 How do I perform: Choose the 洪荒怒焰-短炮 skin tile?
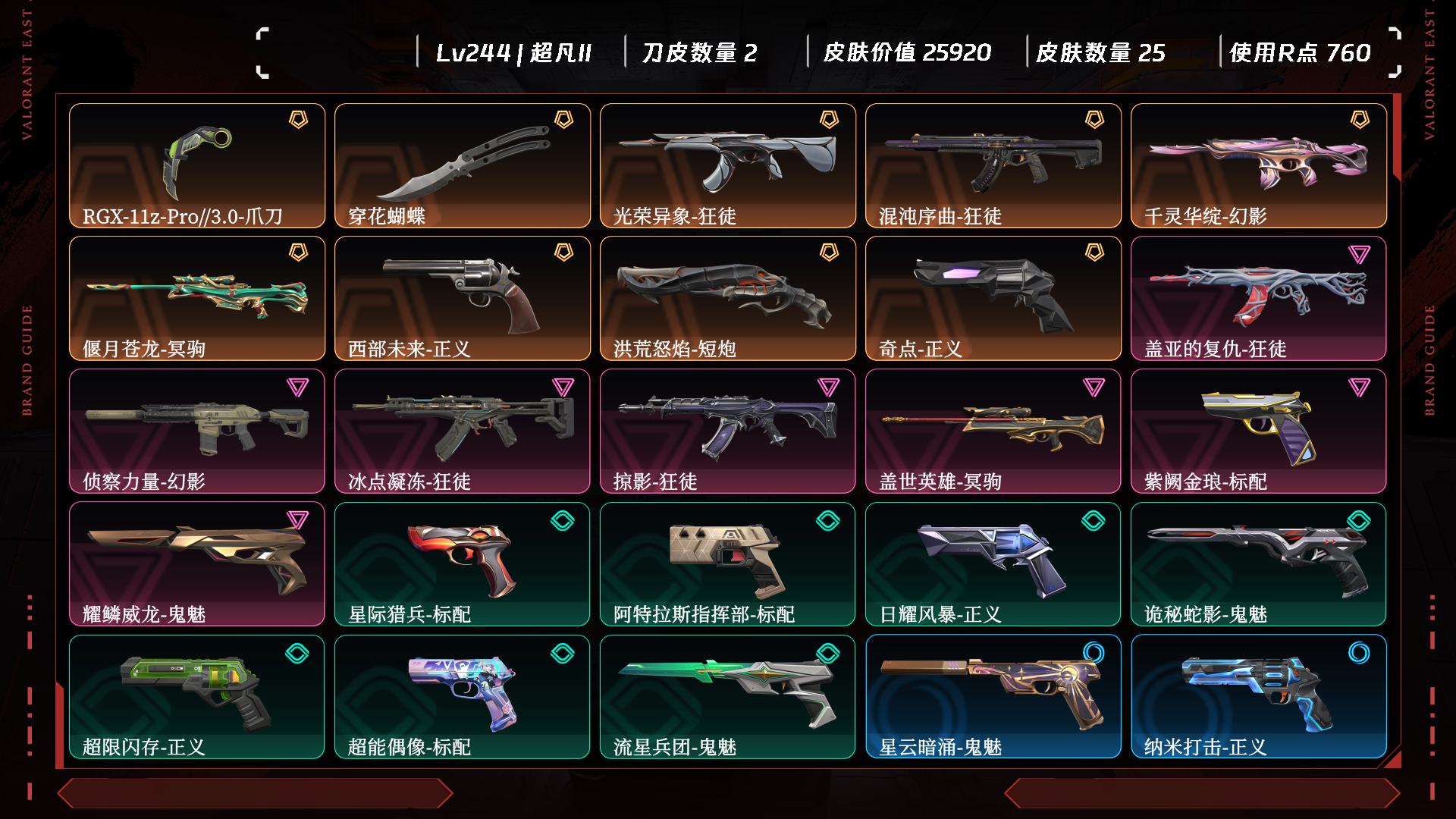click(x=728, y=298)
